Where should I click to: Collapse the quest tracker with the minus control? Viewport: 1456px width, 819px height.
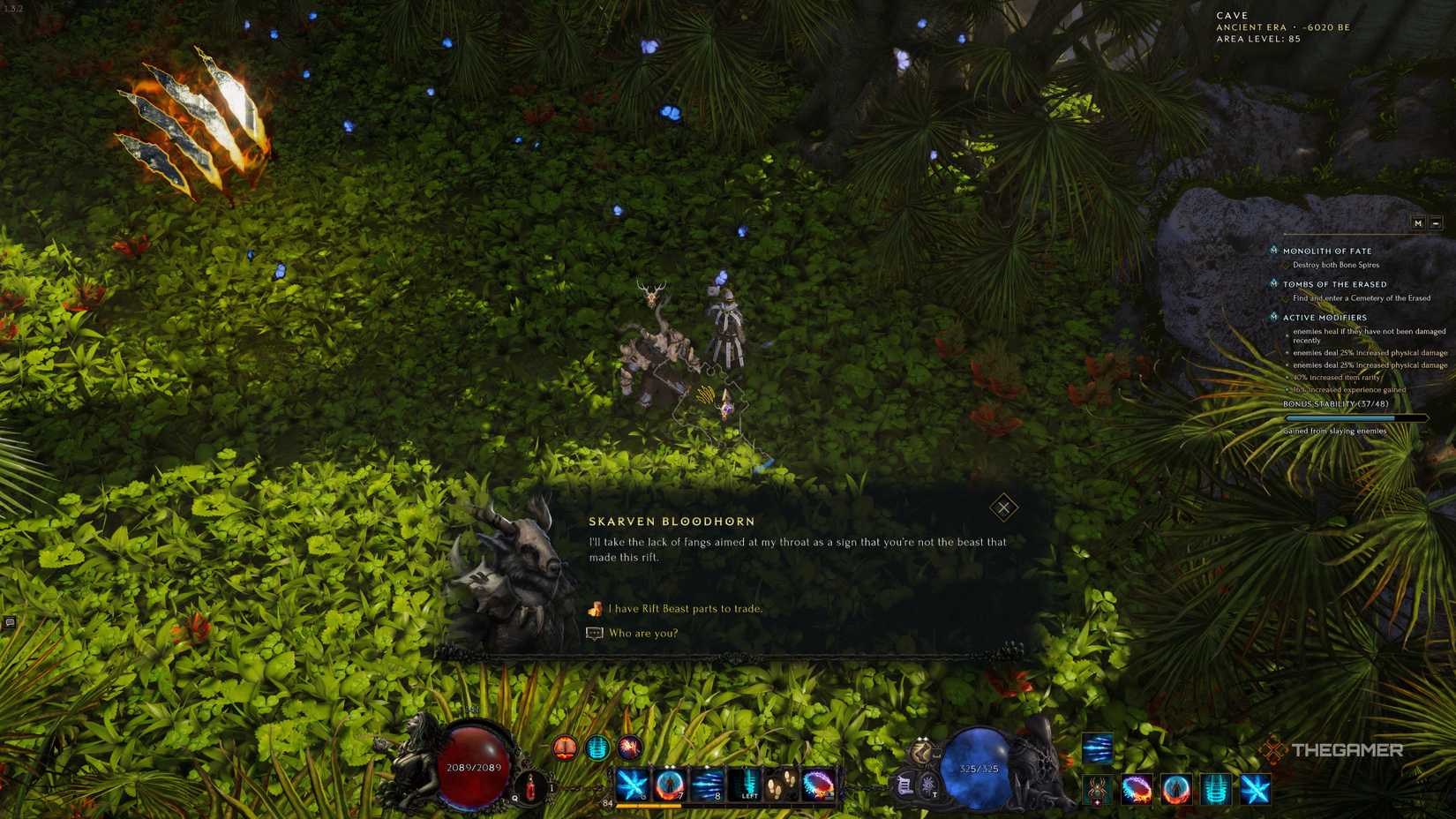pos(1436,223)
